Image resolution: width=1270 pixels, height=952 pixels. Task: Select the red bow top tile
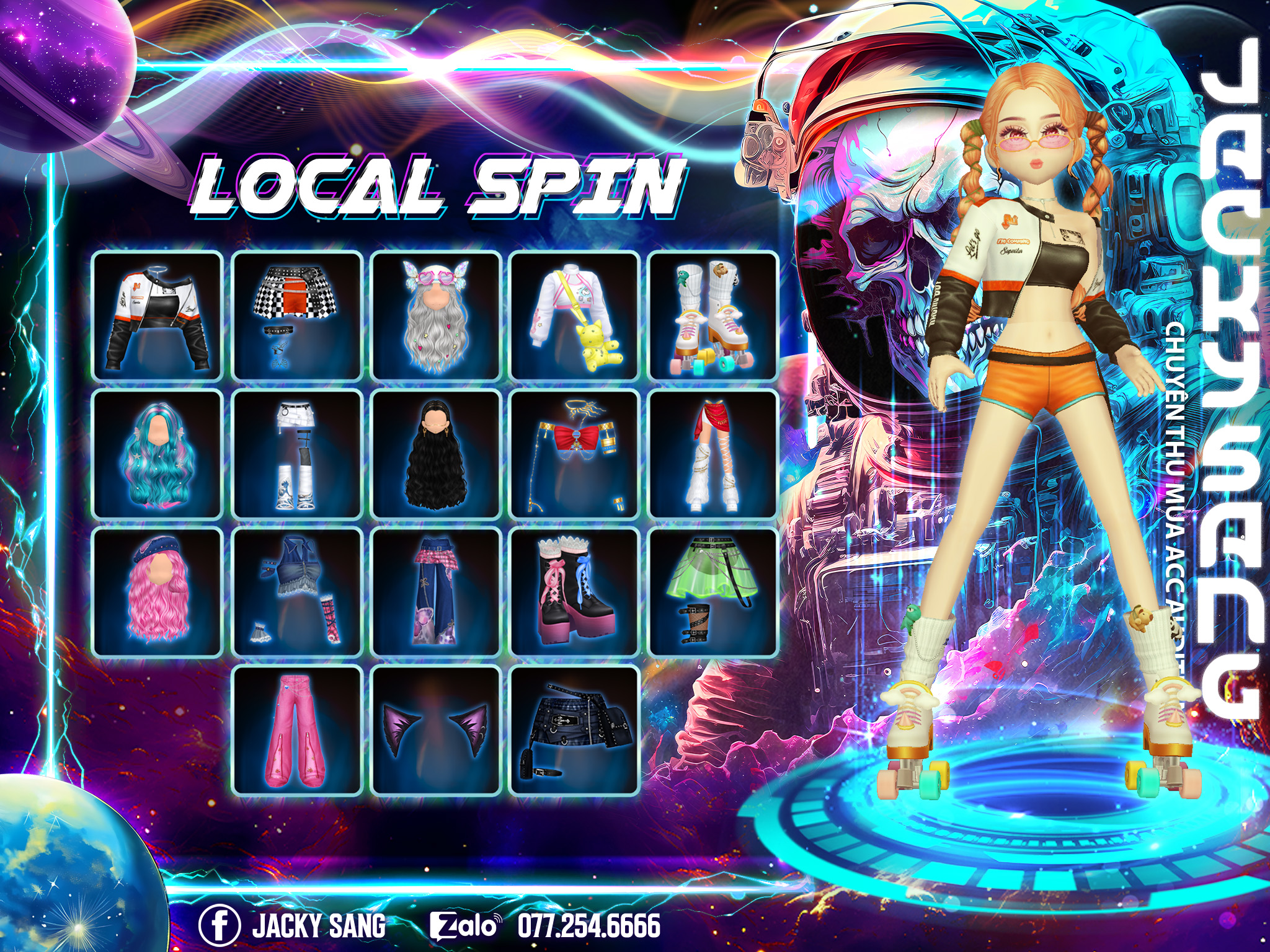pyautogui.click(x=575, y=454)
